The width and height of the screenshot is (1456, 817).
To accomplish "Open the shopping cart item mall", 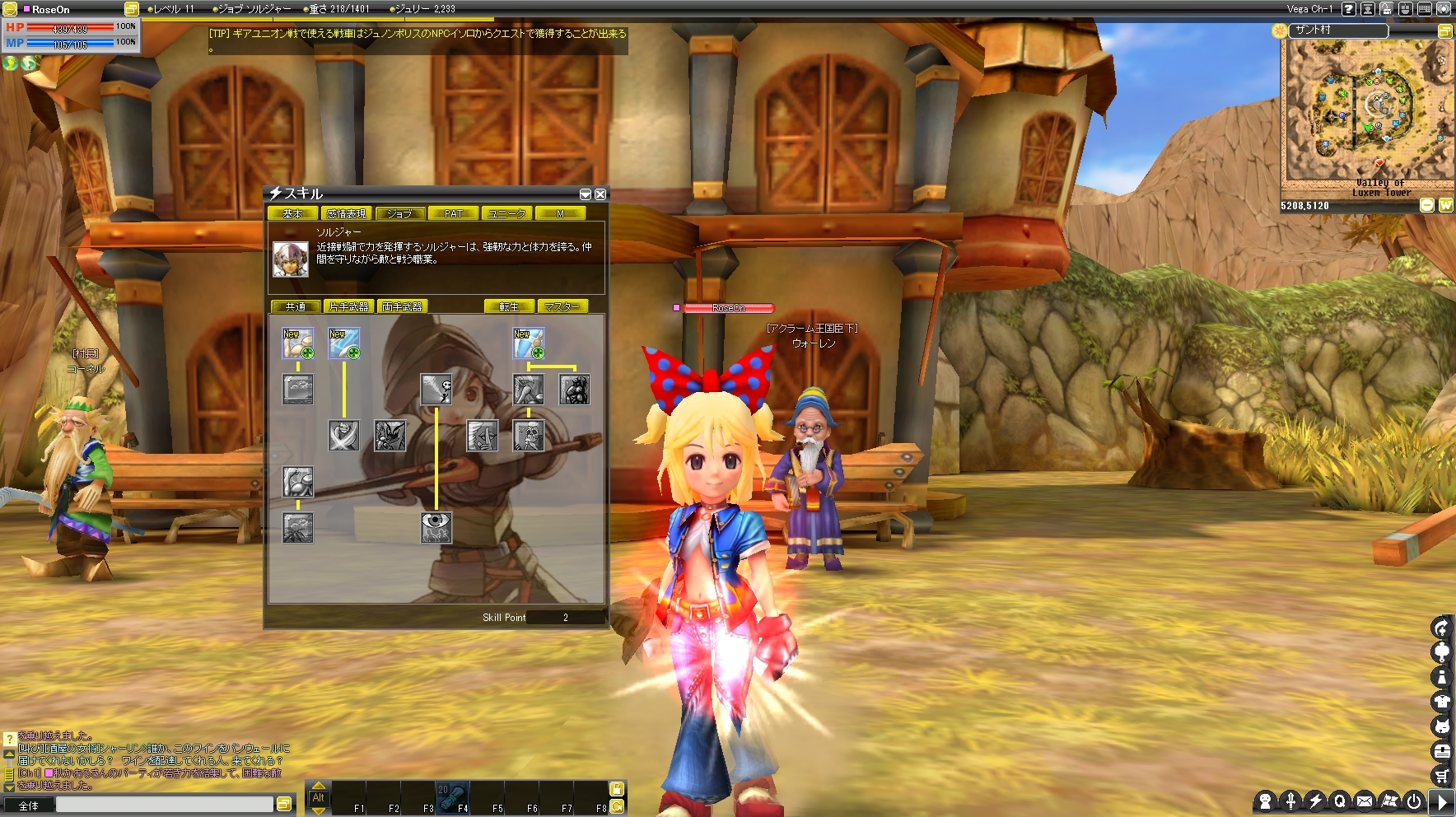I will point(1441,774).
